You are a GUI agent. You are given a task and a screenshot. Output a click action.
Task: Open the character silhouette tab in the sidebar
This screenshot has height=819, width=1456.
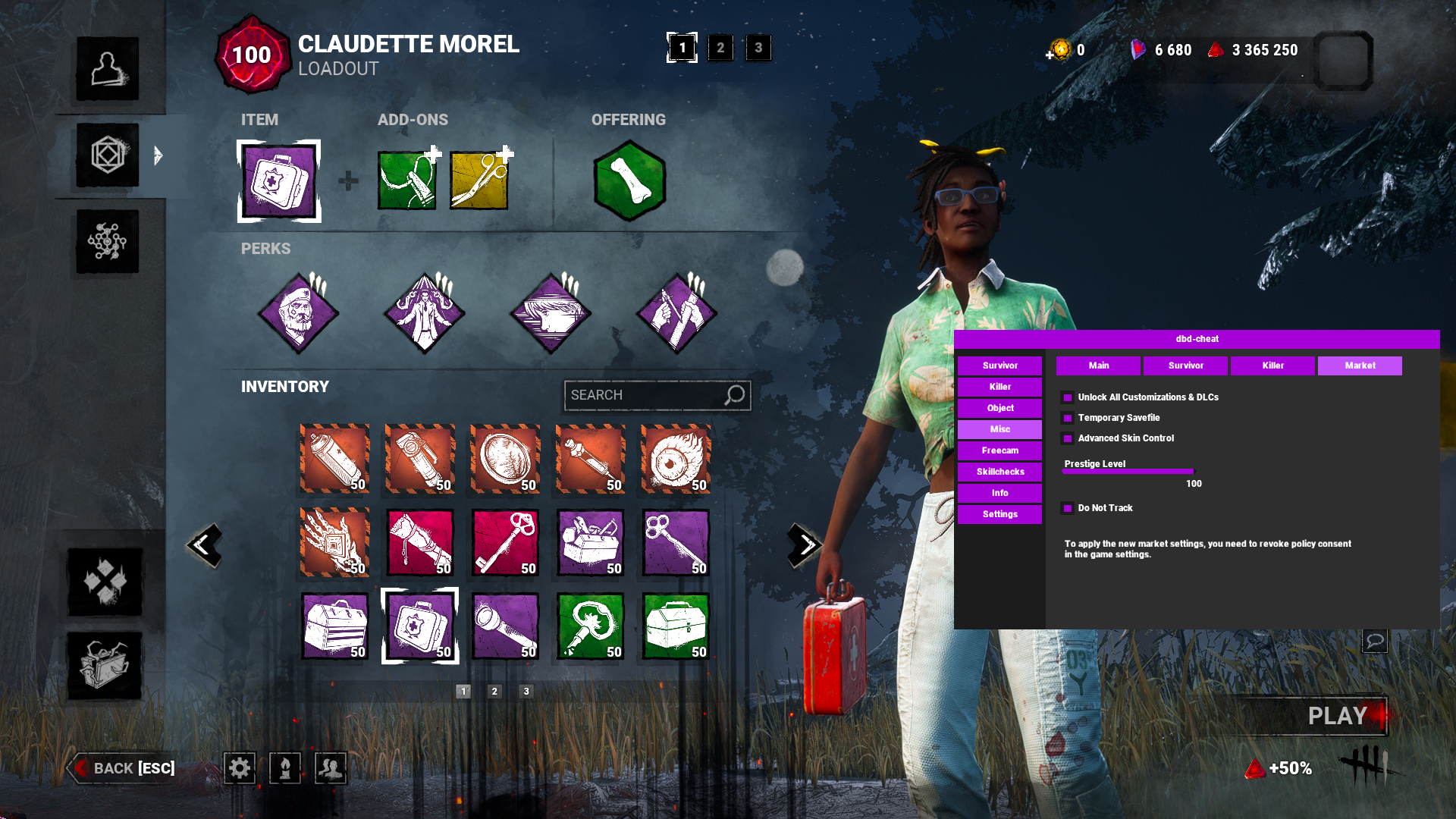[x=107, y=69]
